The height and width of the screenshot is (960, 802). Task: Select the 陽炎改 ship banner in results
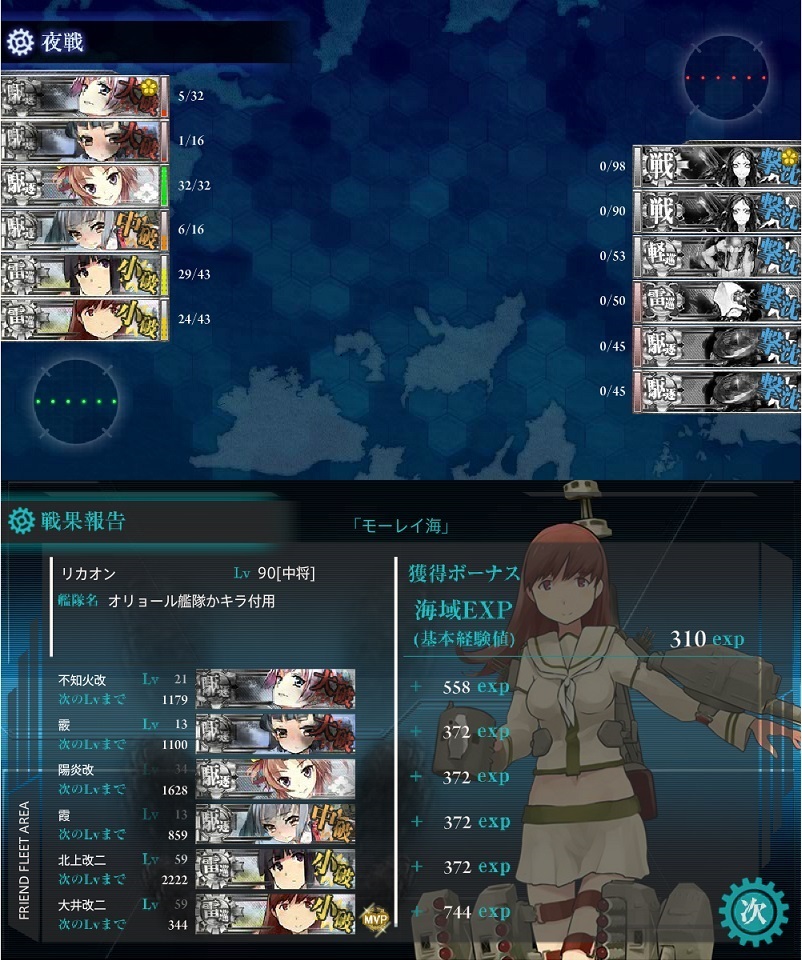(x=275, y=779)
